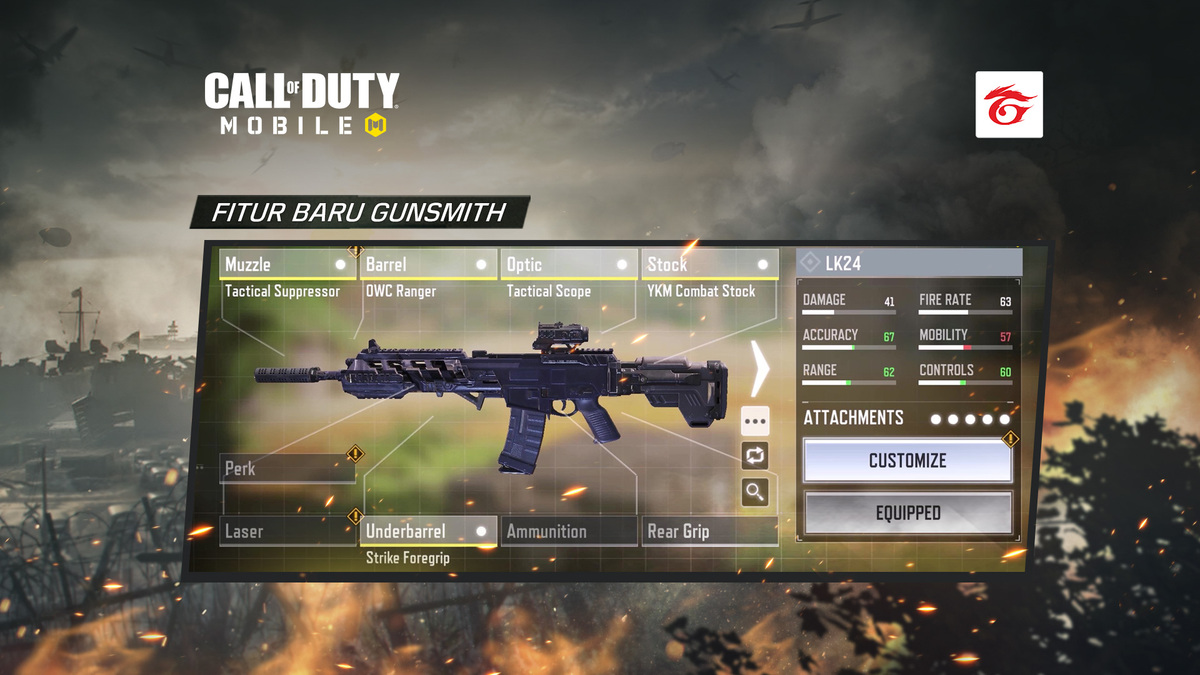Open the Muzzle attachment slot
Screen dimensions: 1200x675
coord(287,265)
